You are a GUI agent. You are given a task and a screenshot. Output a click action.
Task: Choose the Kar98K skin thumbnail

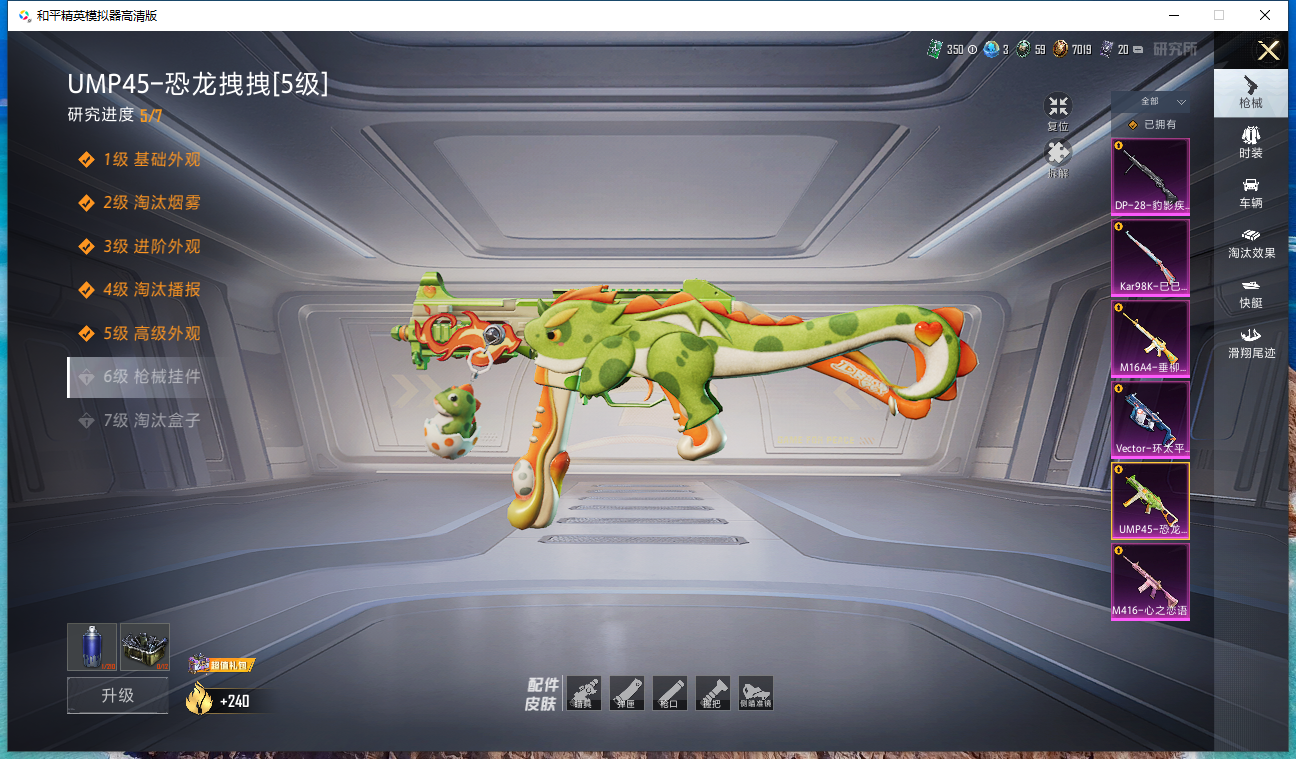[x=1150, y=257]
